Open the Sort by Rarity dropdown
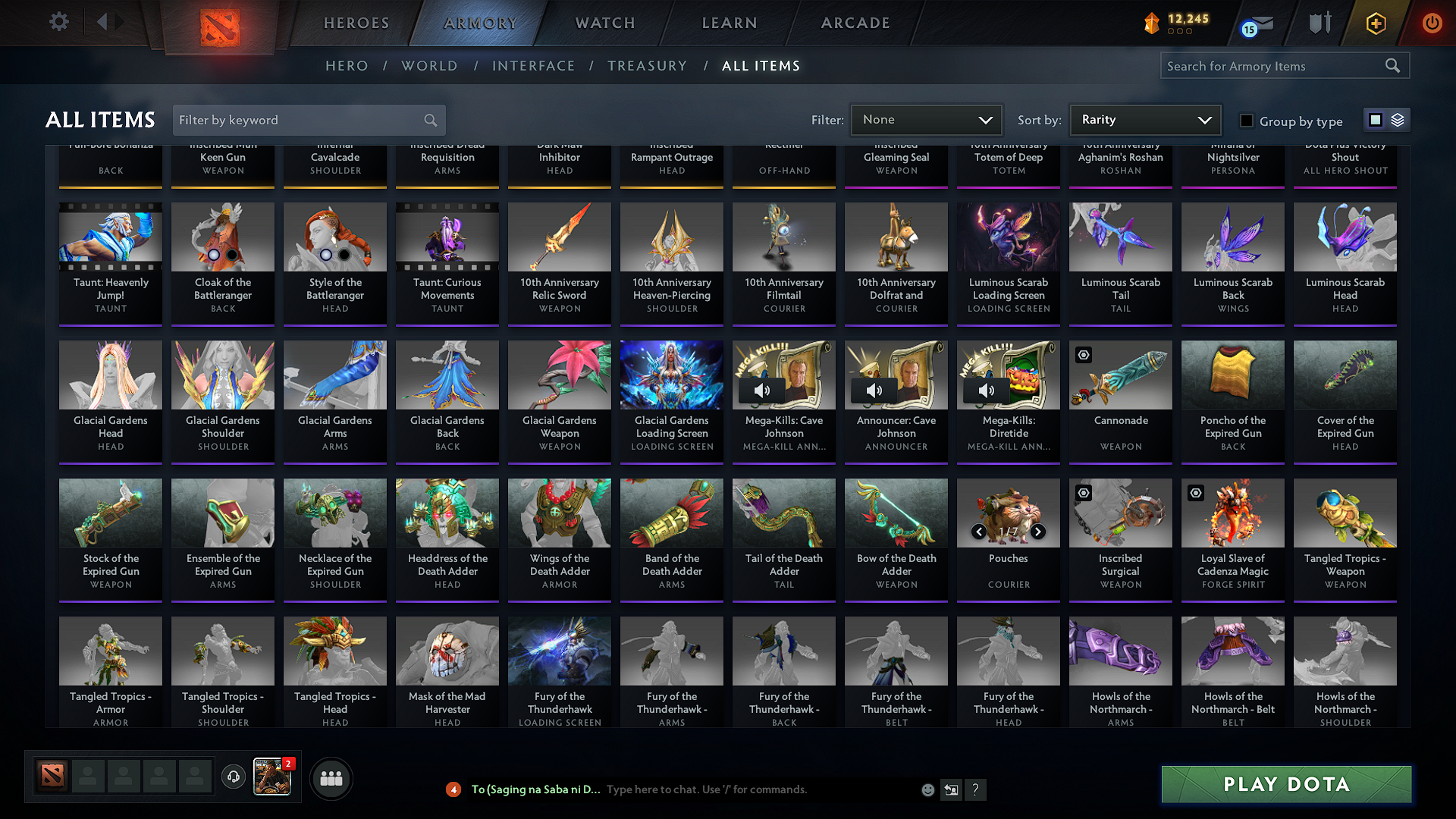Screen dimensions: 1456x819 (1144, 119)
